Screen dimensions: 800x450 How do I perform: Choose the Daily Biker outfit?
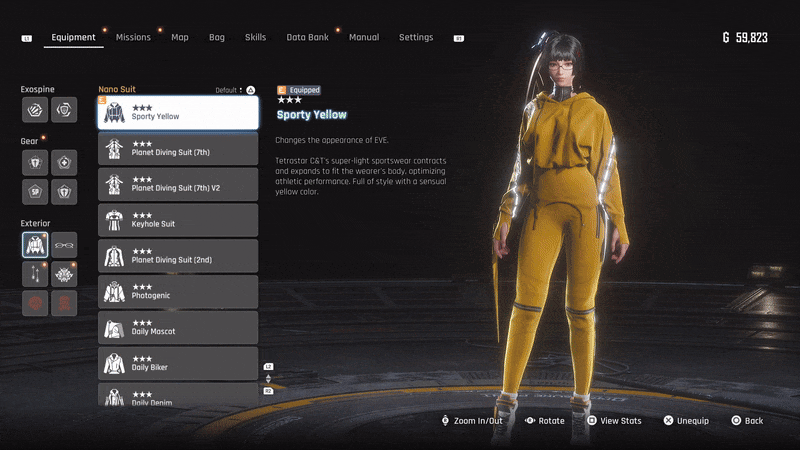click(x=178, y=364)
